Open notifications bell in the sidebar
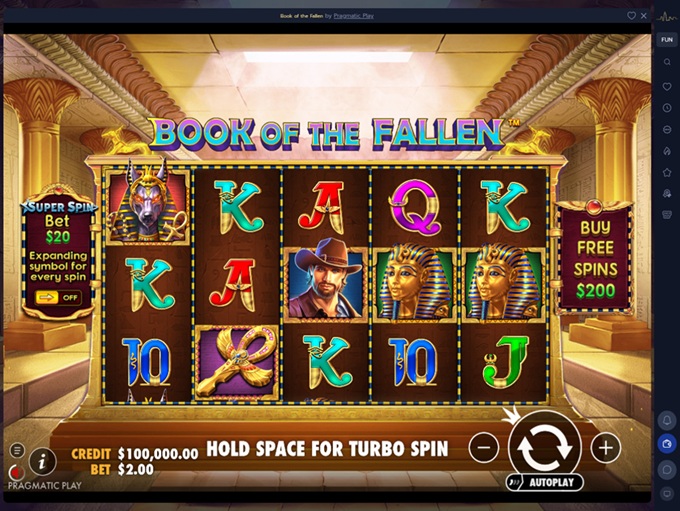The image size is (680, 511). tap(667, 419)
